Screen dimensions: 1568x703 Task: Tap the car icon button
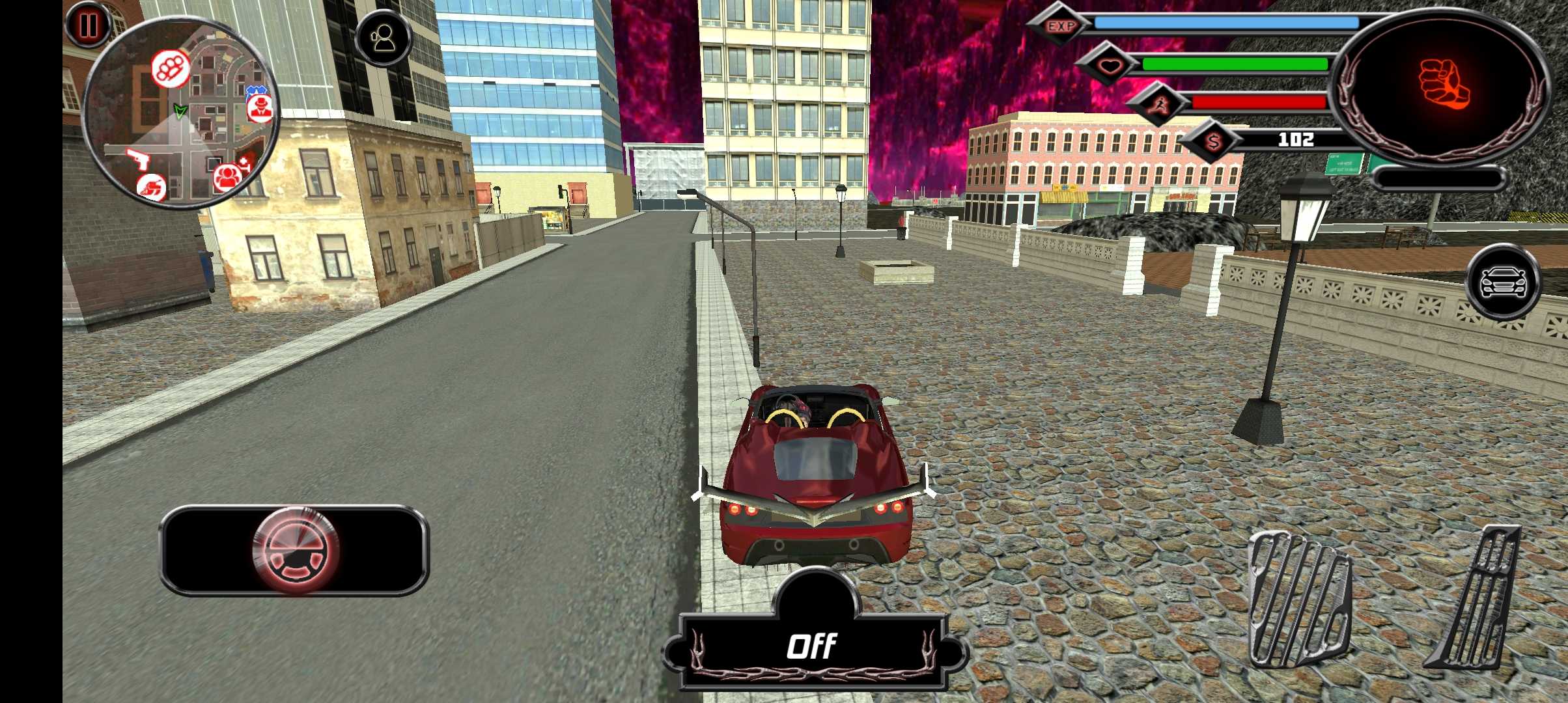(x=1504, y=282)
